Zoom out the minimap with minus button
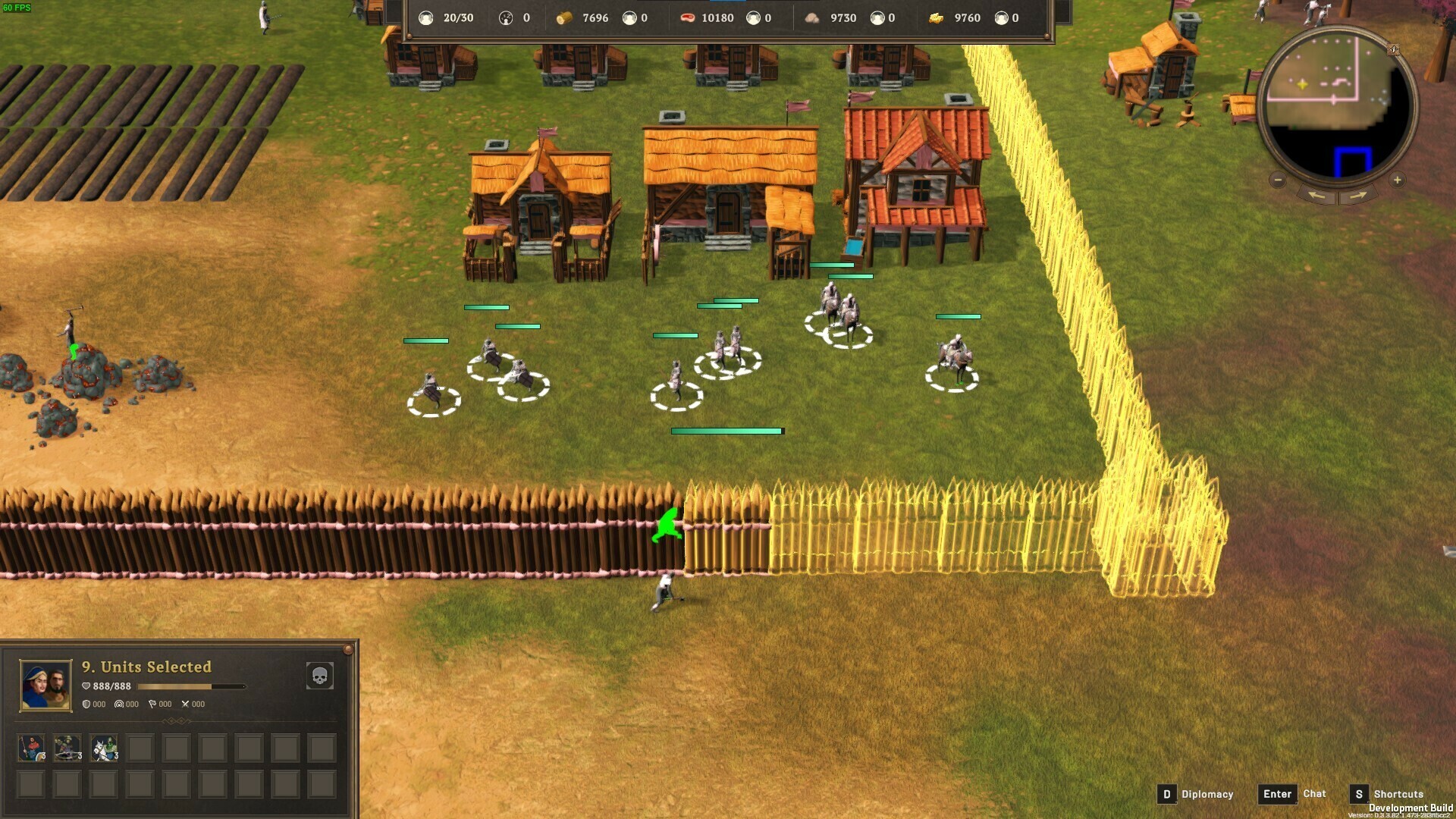The image size is (1456, 819). tap(1278, 180)
